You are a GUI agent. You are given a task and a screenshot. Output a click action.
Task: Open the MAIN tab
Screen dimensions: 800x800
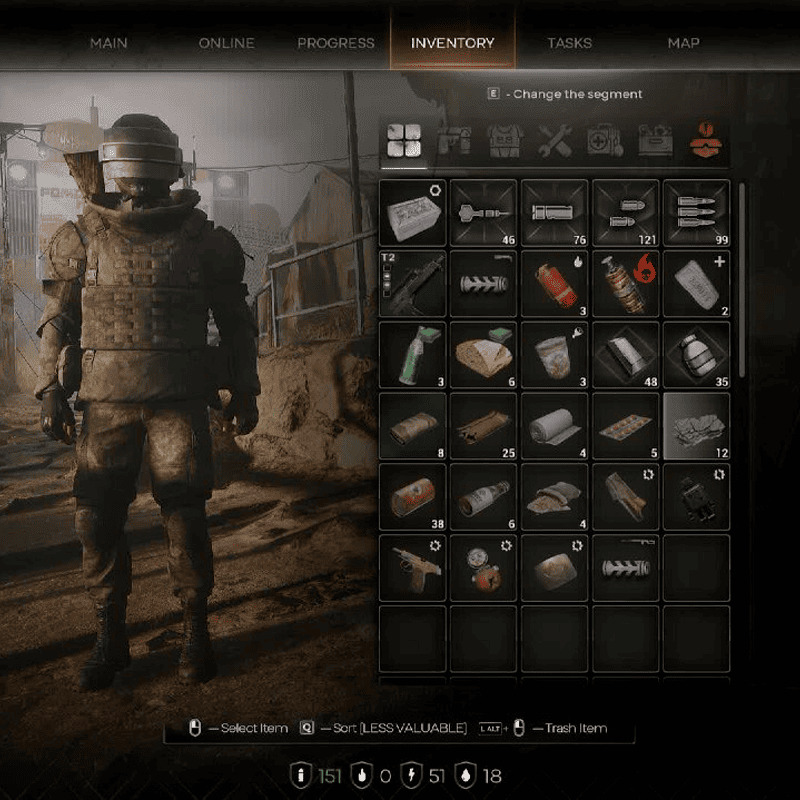(109, 43)
